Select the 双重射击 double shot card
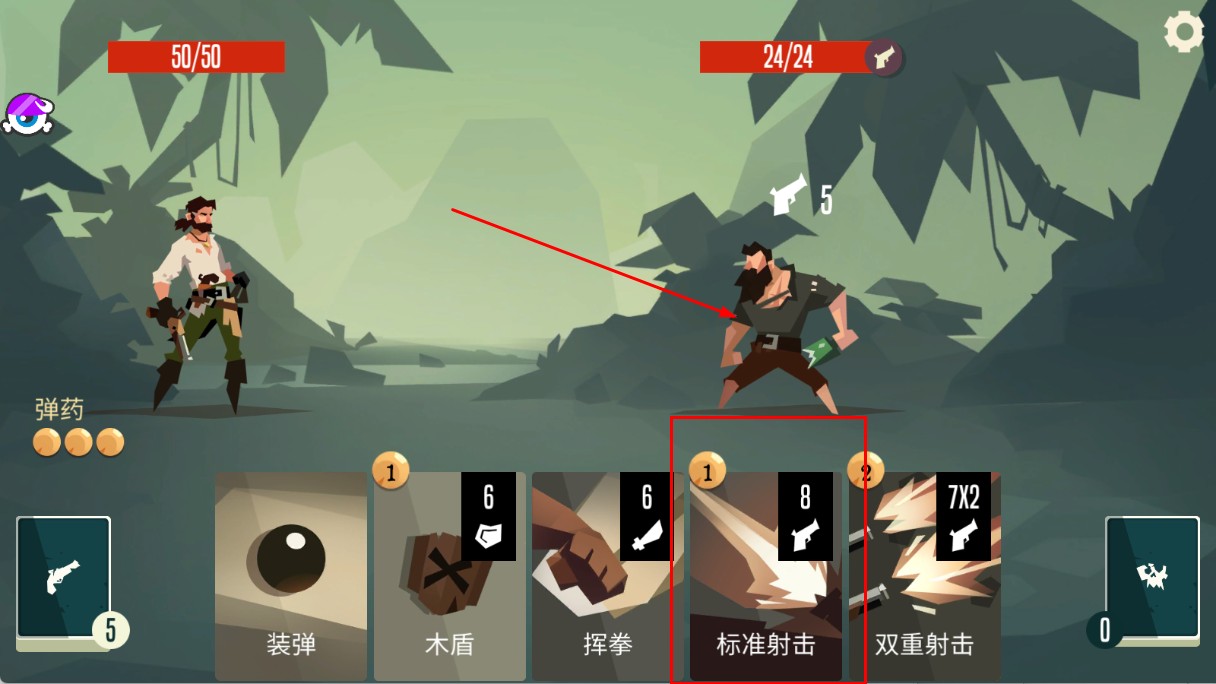This screenshot has width=1216, height=684. click(x=924, y=576)
